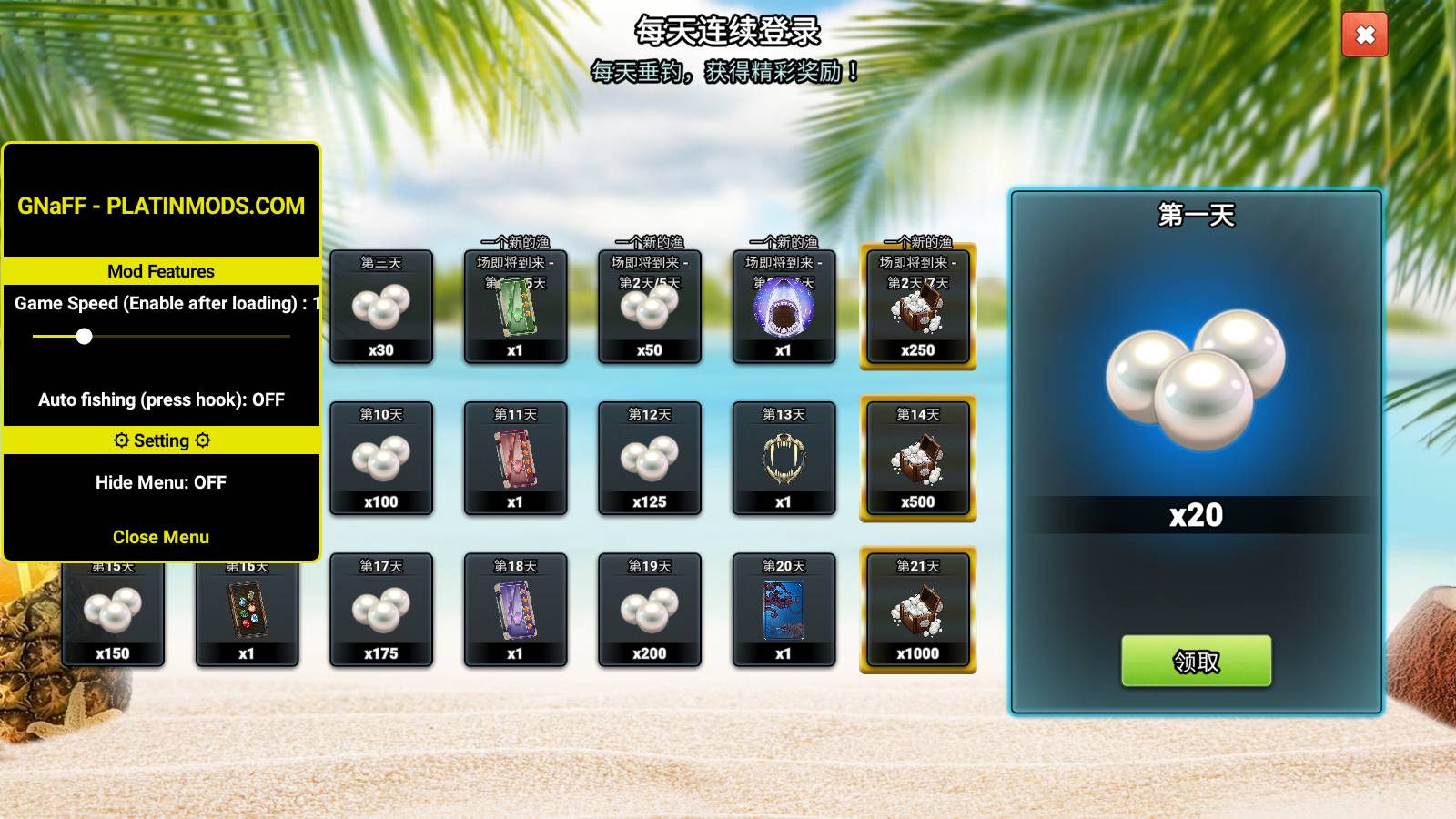The height and width of the screenshot is (819, 1456).
Task: Toggle Auto fishing in the mod menu
Action: pyautogui.click(x=161, y=399)
